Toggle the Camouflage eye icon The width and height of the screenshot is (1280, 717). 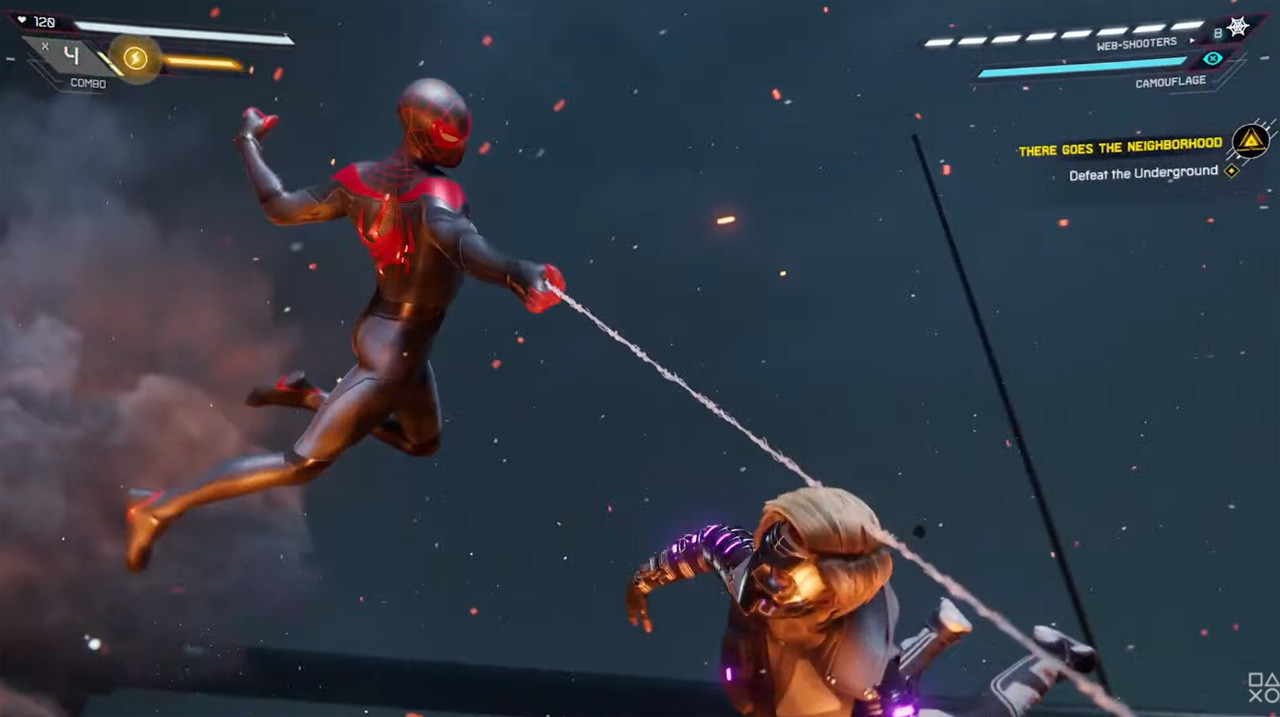[x=1213, y=59]
